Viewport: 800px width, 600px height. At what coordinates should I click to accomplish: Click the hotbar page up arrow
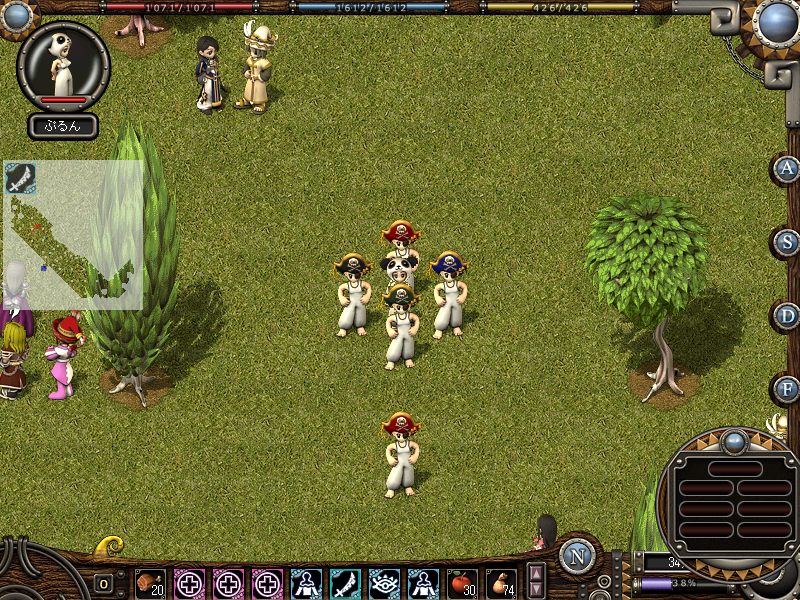coord(537,573)
